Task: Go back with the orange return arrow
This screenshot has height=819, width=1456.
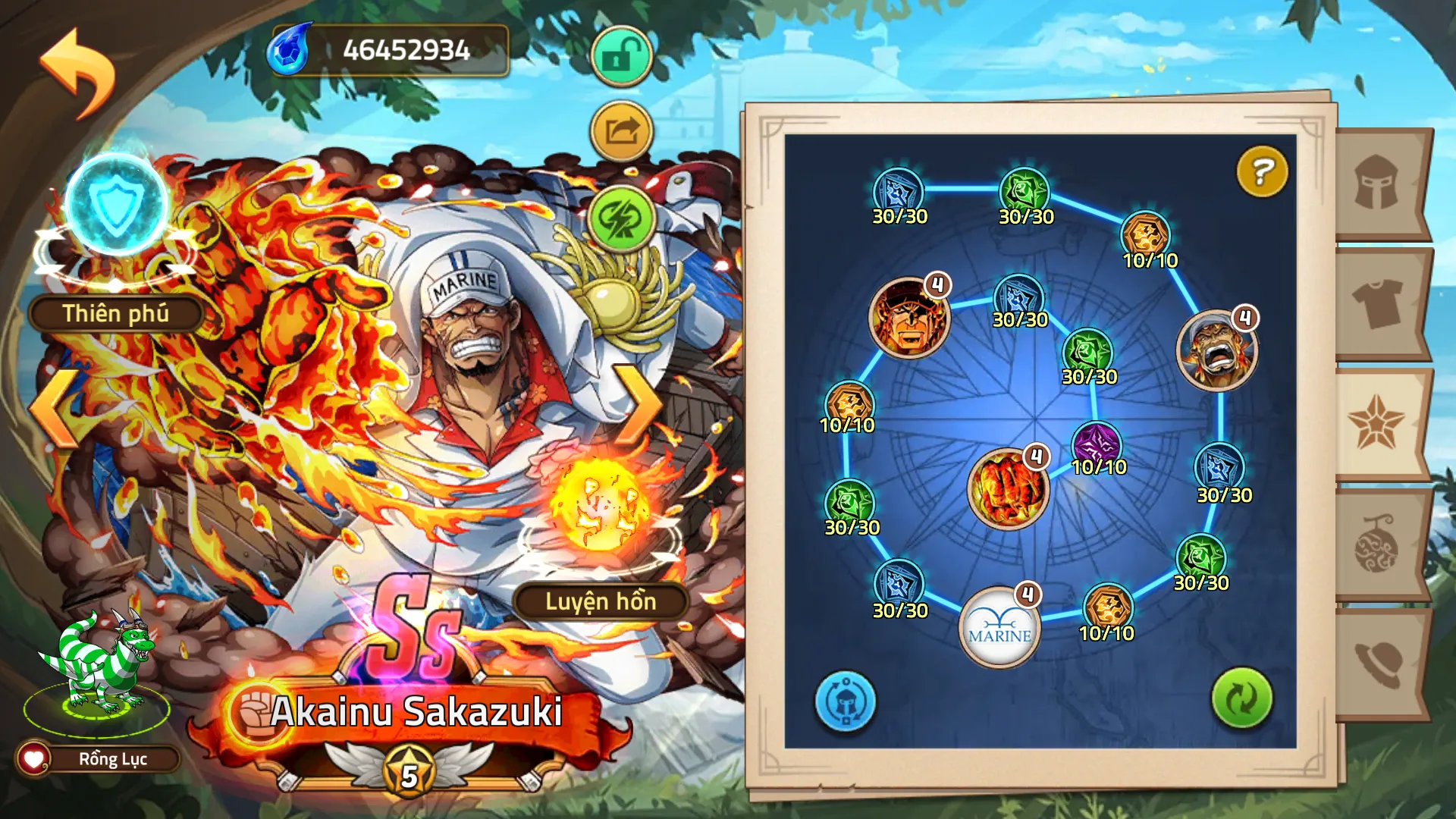Action: tap(78, 74)
